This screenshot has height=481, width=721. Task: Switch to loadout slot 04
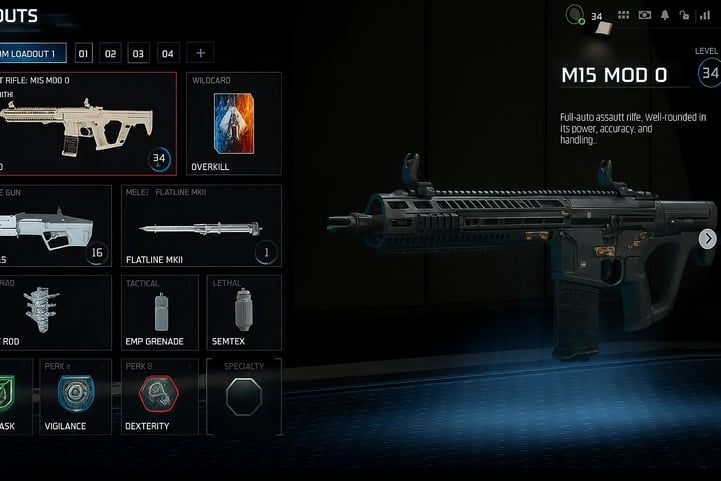click(167, 53)
